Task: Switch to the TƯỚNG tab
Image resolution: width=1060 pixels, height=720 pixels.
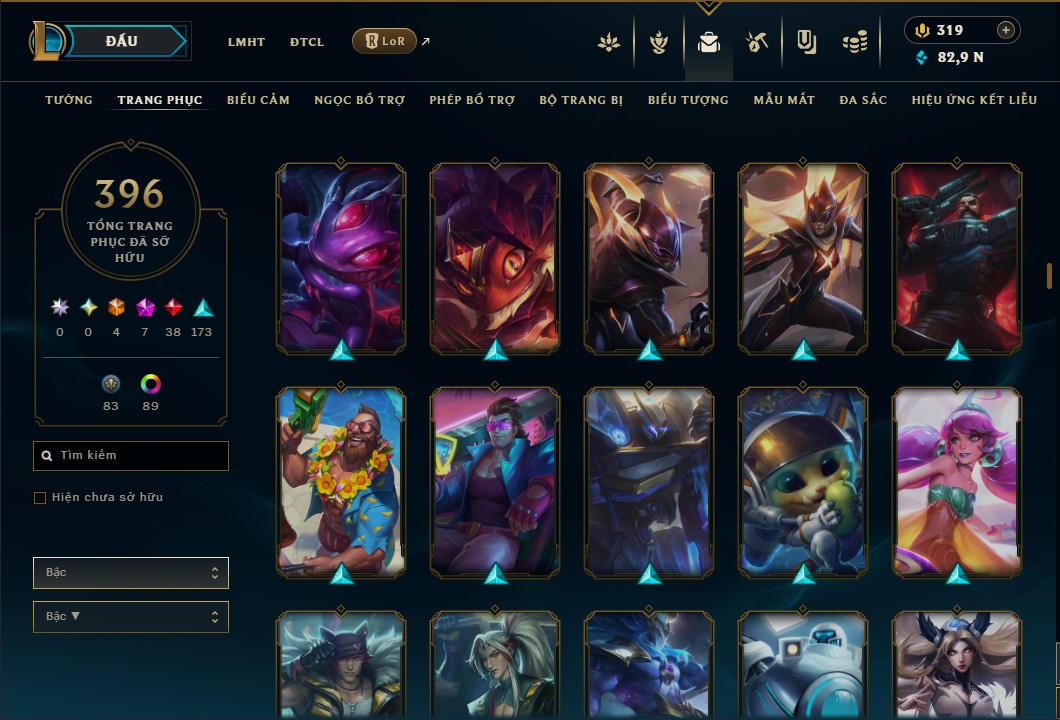Action: pos(69,100)
